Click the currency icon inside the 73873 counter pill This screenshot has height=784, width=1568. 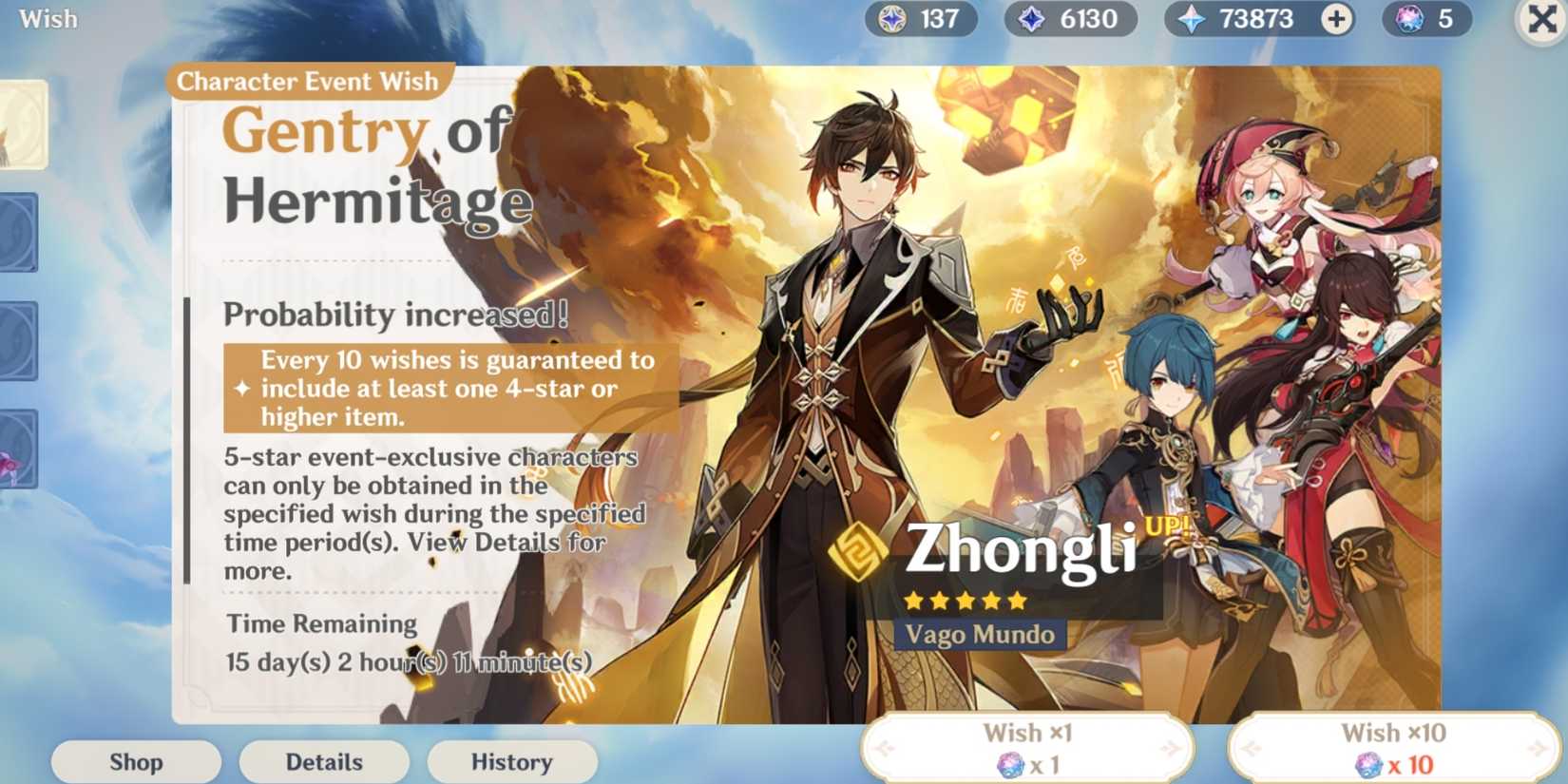click(1190, 19)
